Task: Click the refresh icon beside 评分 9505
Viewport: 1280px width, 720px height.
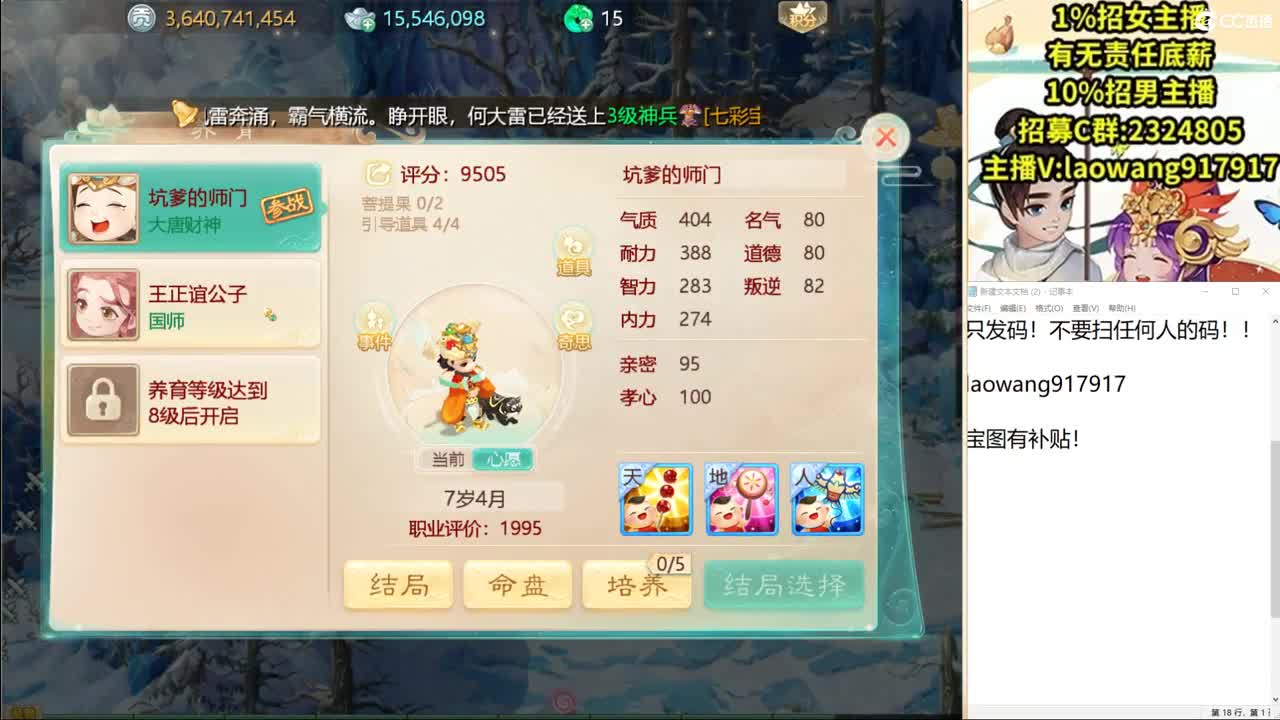Action: coord(377,173)
